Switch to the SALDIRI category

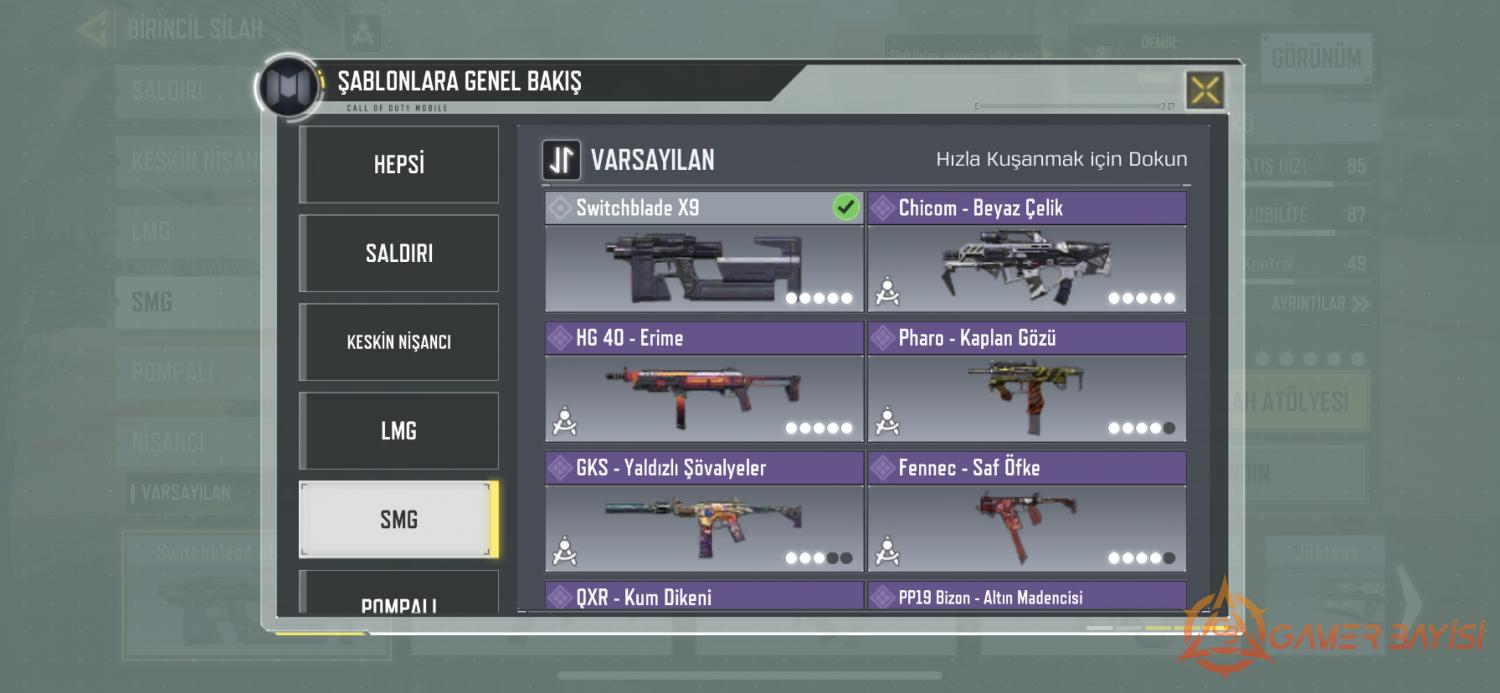point(399,253)
